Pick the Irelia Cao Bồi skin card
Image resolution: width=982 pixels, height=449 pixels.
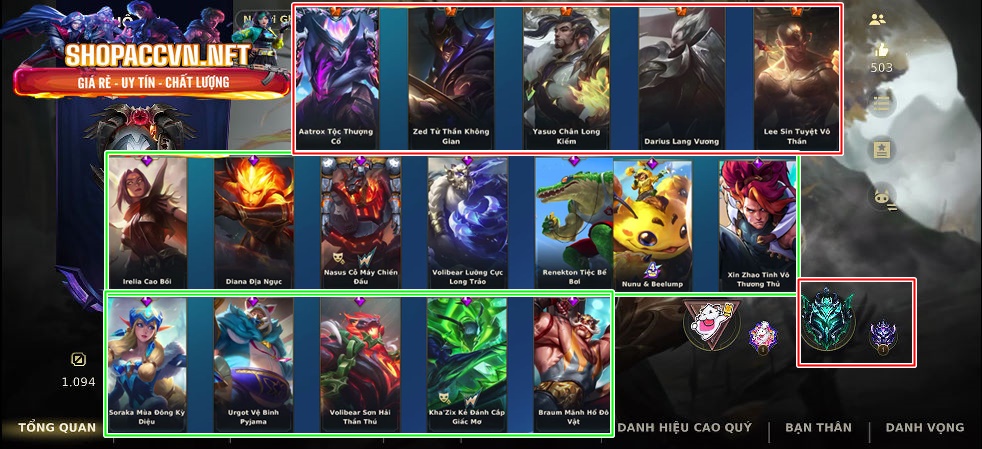pyautogui.click(x=147, y=223)
